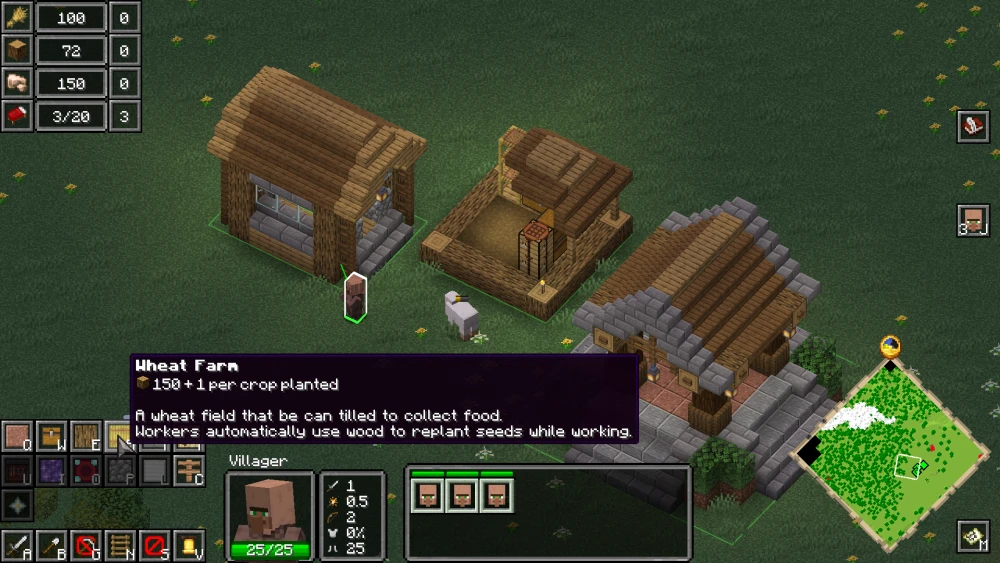Viewport: 1000px width, 563px height.
Task: Use the shovel build-repair command
Action: 52,546
